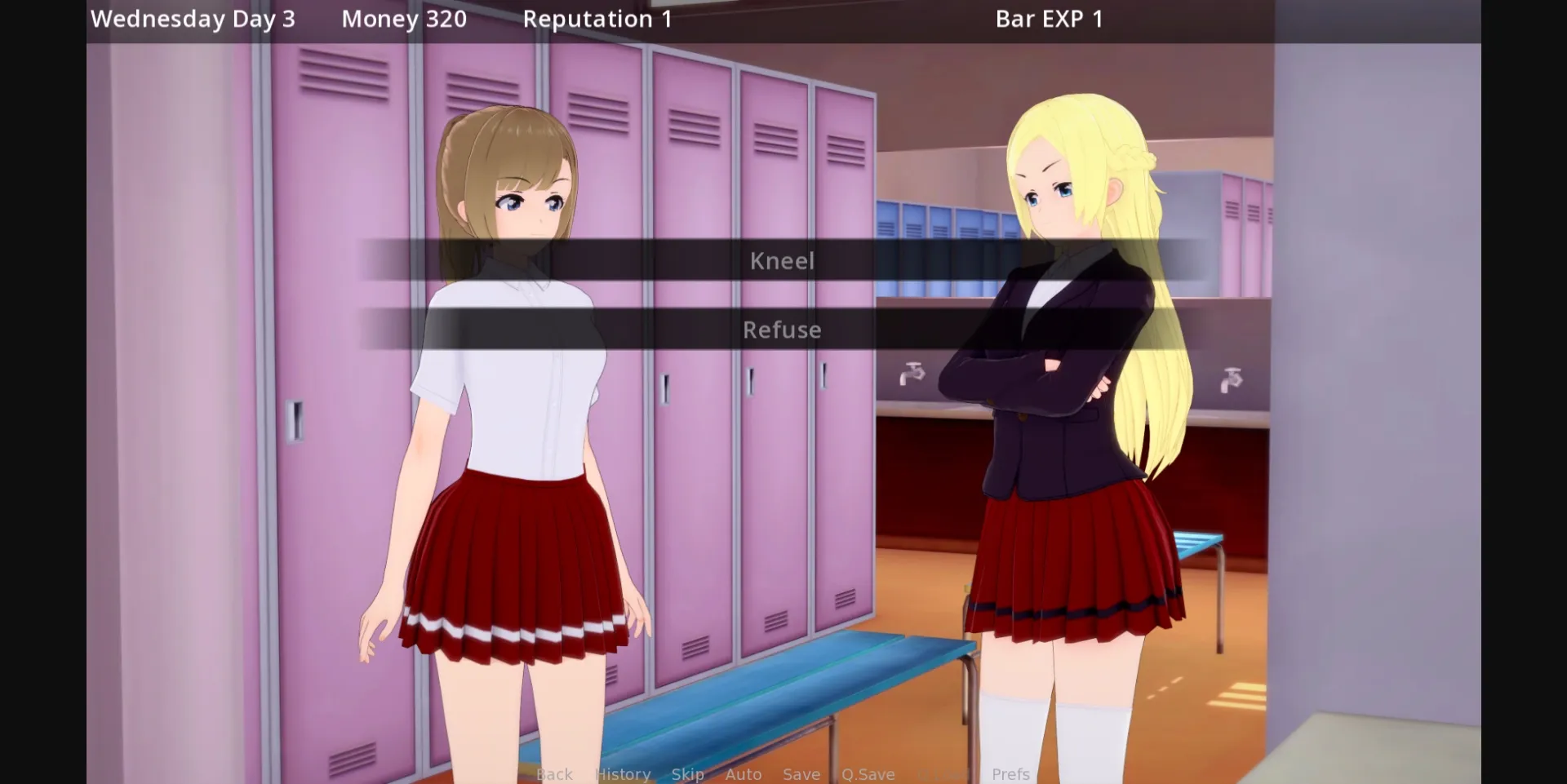The height and width of the screenshot is (784, 1567).
Task: Choose the "Kneel" dialogue option
Action: coord(782,260)
